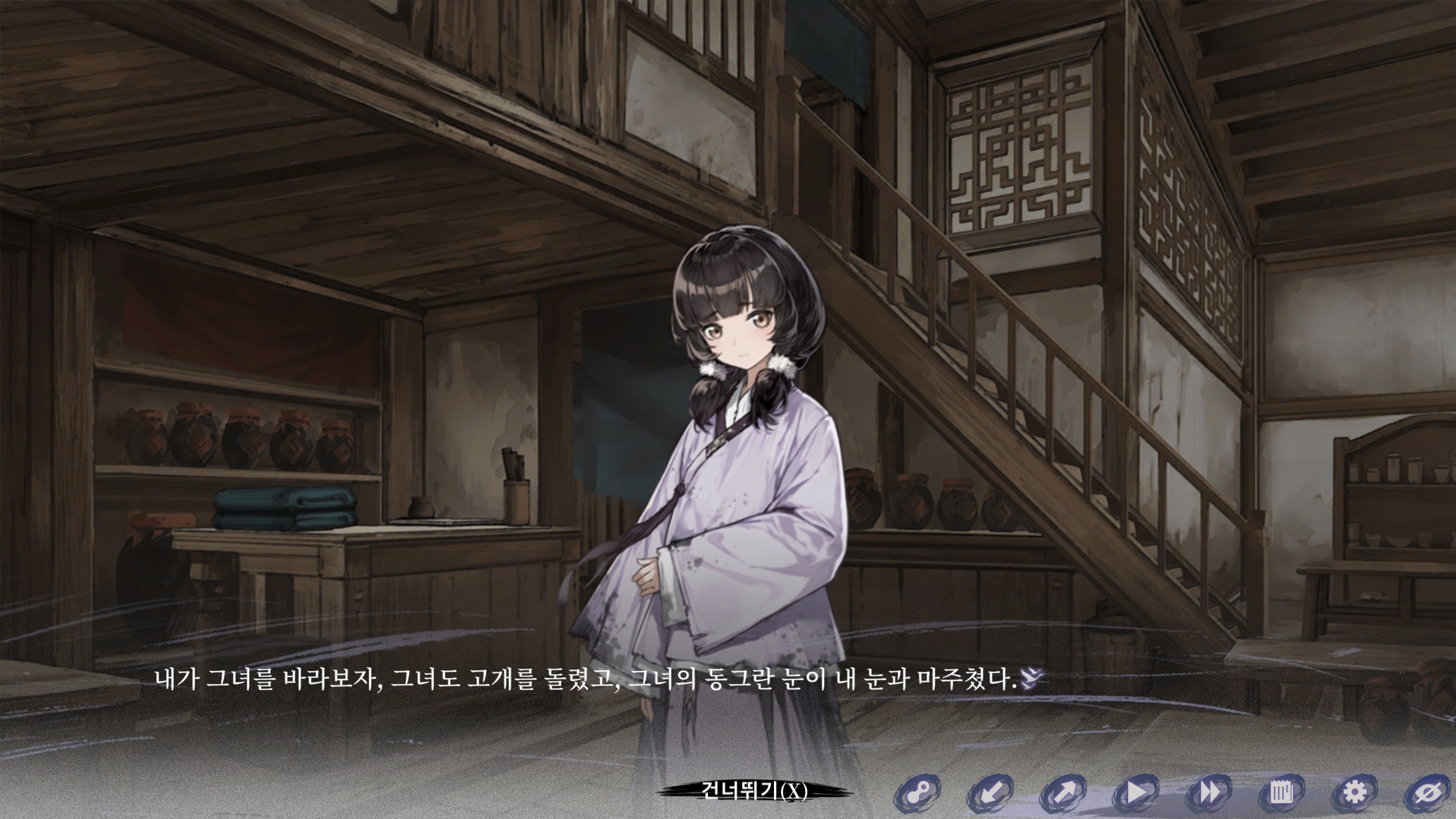
Task: Click the down-left arrow icon
Action: (989, 793)
